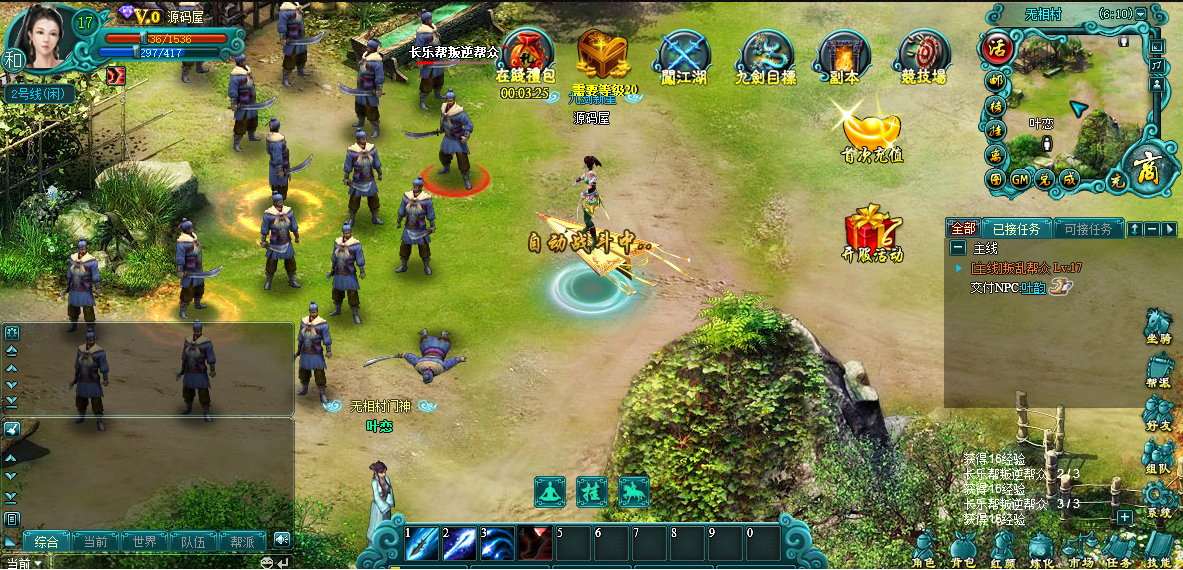Toggle the meditation pose button
This screenshot has width=1183, height=570.
point(550,492)
